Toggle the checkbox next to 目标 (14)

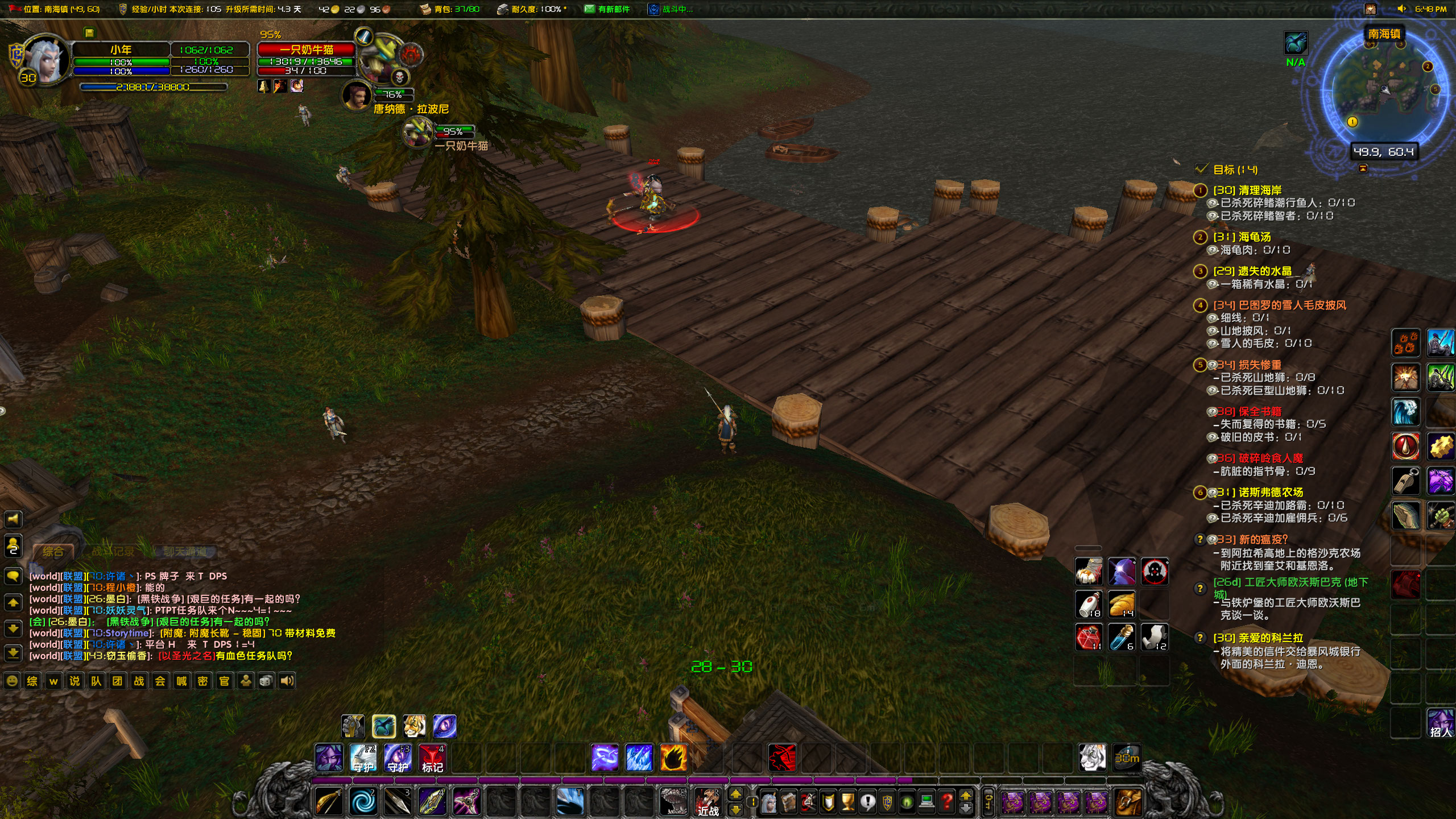click(1201, 169)
